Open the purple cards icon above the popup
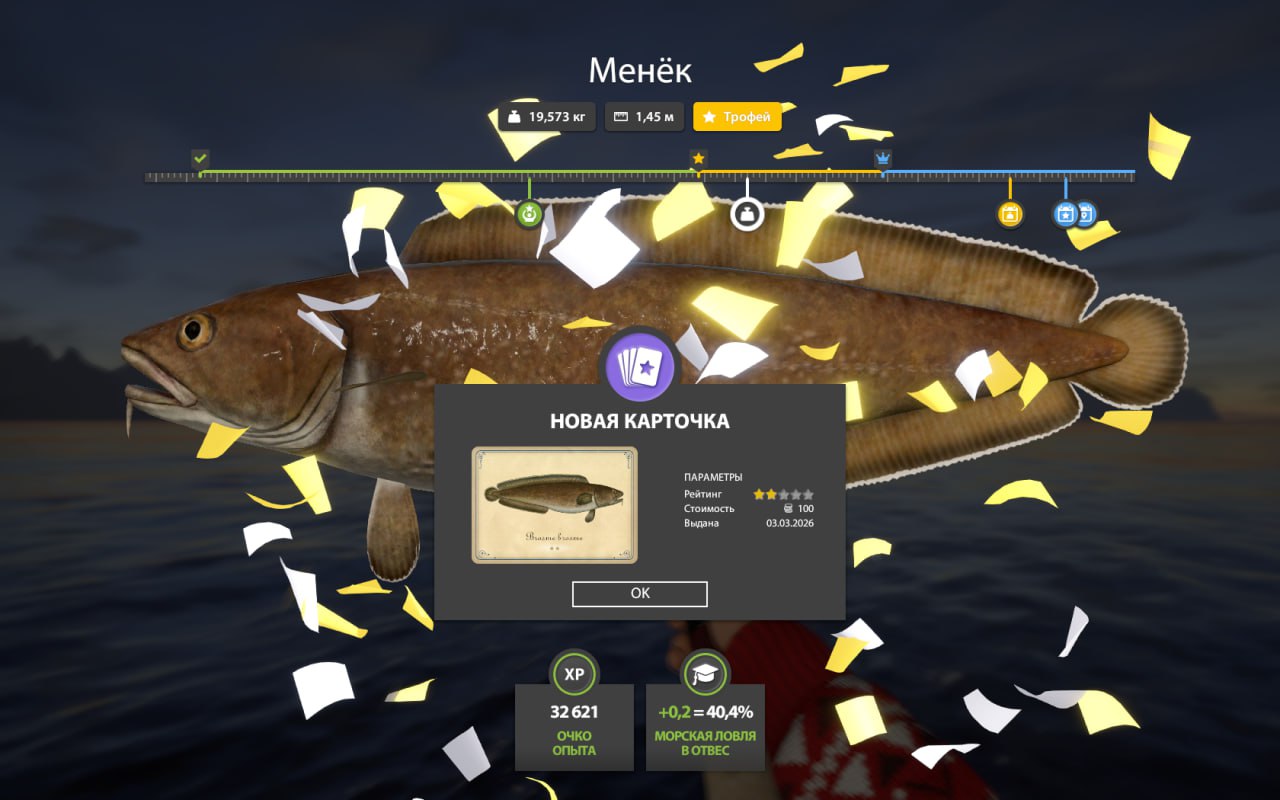Viewport: 1280px width, 800px height. point(639,368)
